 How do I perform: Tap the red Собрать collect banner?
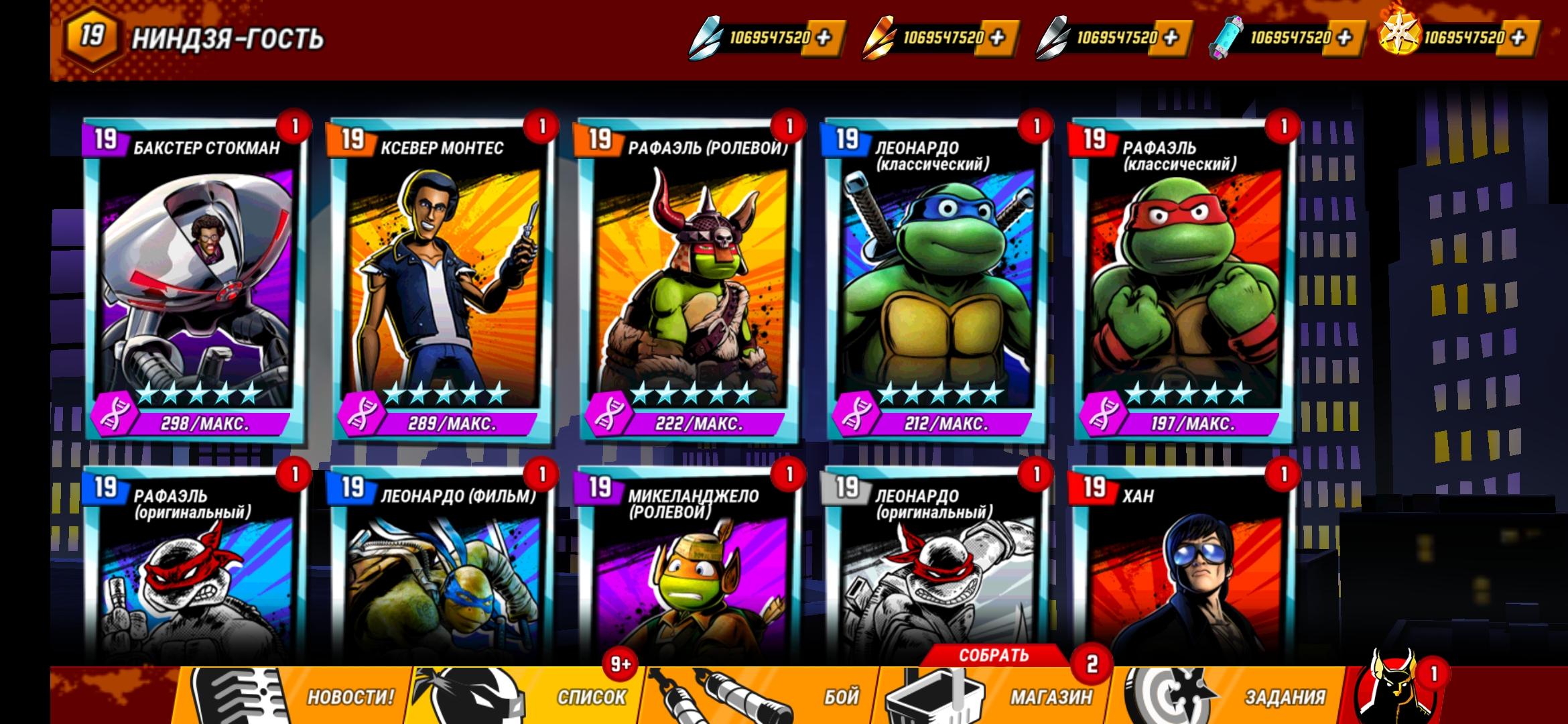993,655
